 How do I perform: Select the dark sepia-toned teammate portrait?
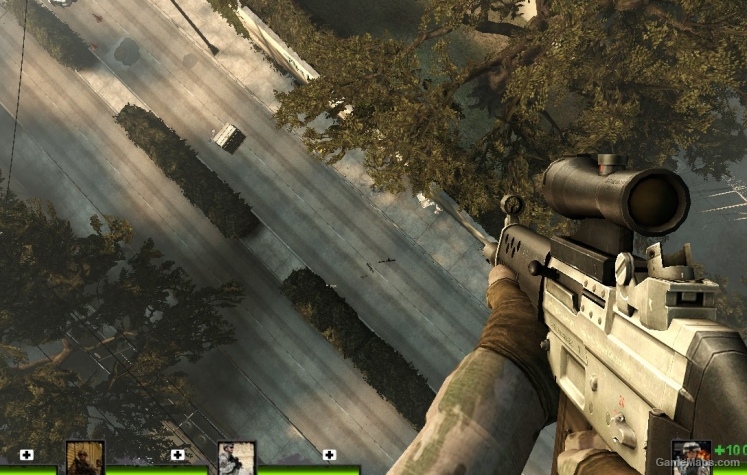[85, 458]
